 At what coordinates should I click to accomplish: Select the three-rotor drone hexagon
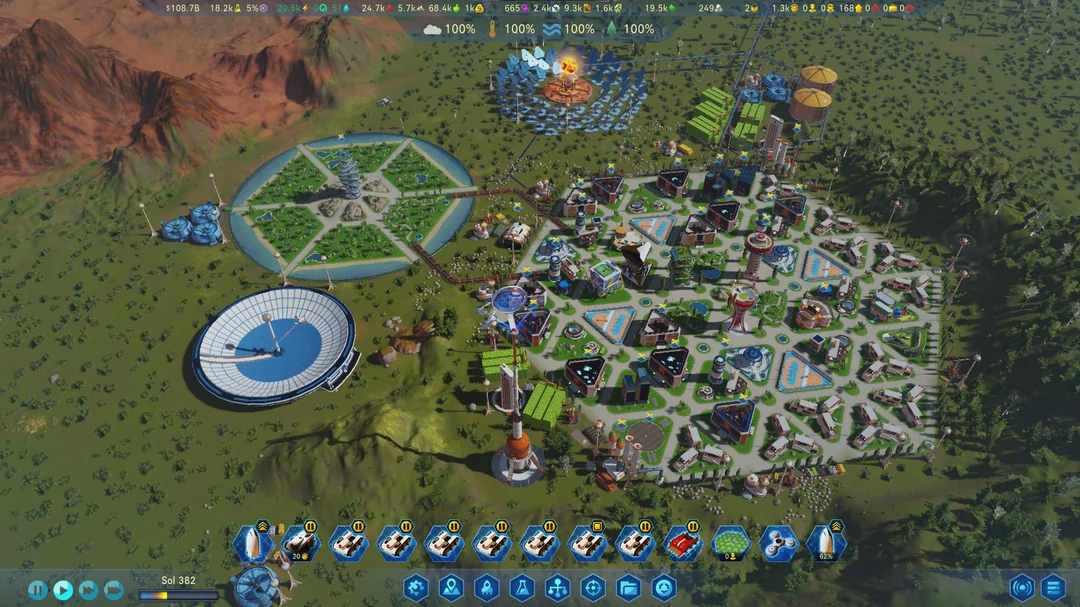779,544
